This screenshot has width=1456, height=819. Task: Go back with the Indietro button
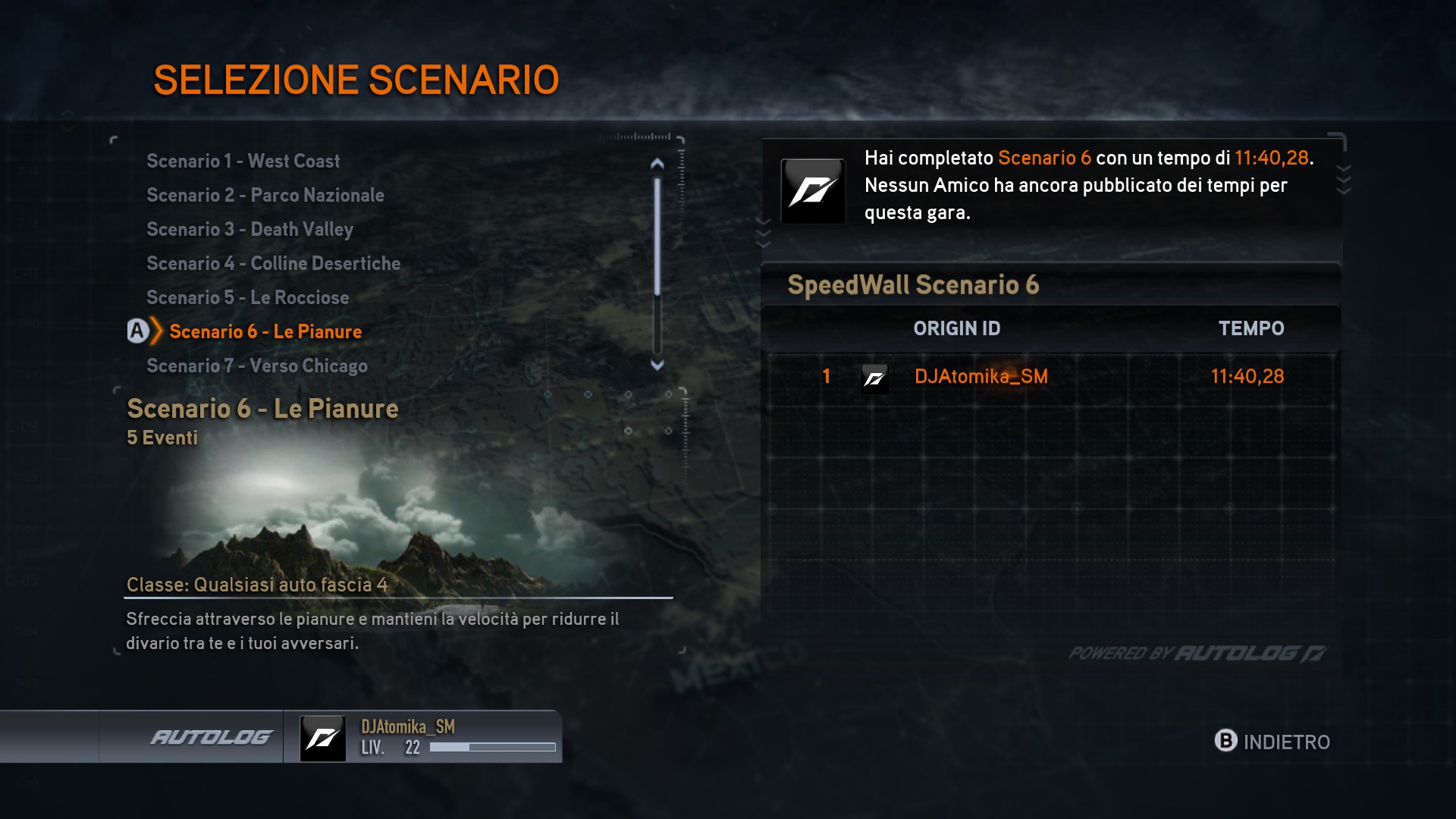[x=1272, y=742]
